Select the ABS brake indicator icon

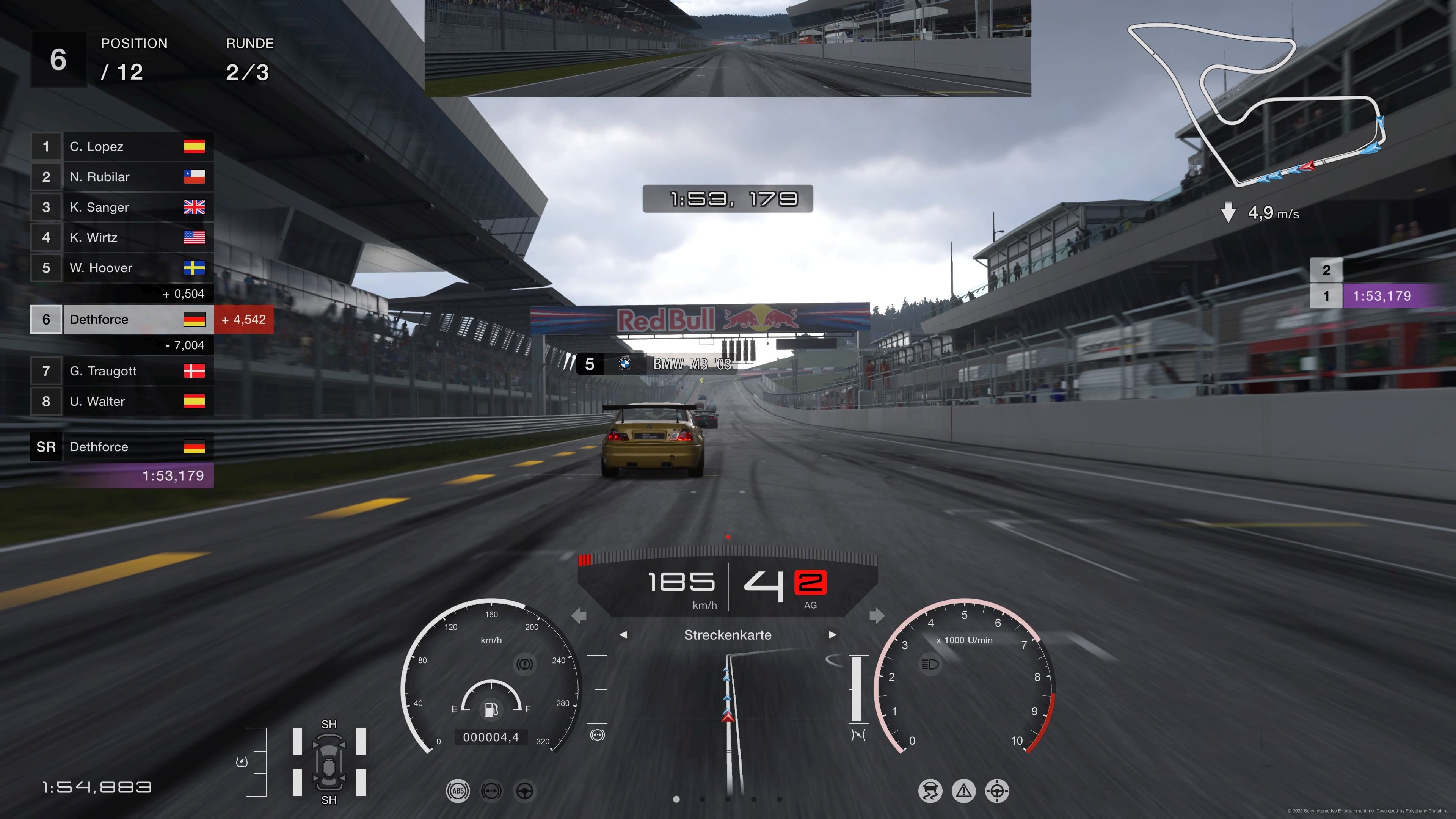click(458, 791)
